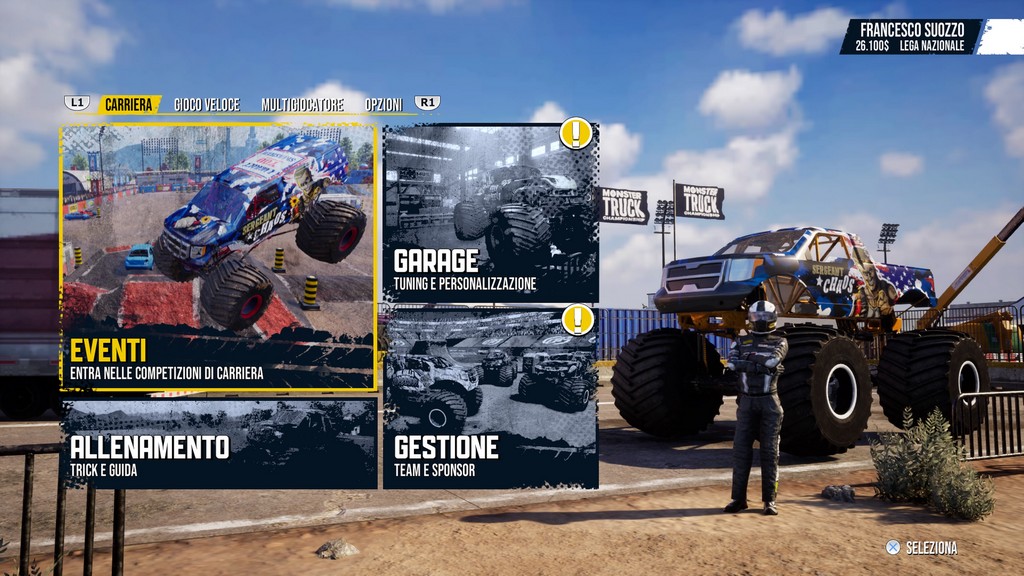1024x576 pixels.
Task: Open the Garage tuning and customization tile
Action: pyautogui.click(x=490, y=214)
